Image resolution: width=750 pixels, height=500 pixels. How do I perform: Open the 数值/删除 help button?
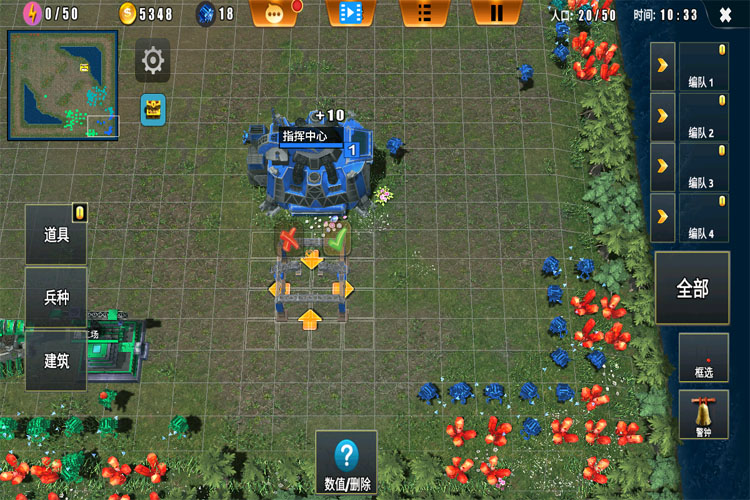pyautogui.click(x=347, y=463)
